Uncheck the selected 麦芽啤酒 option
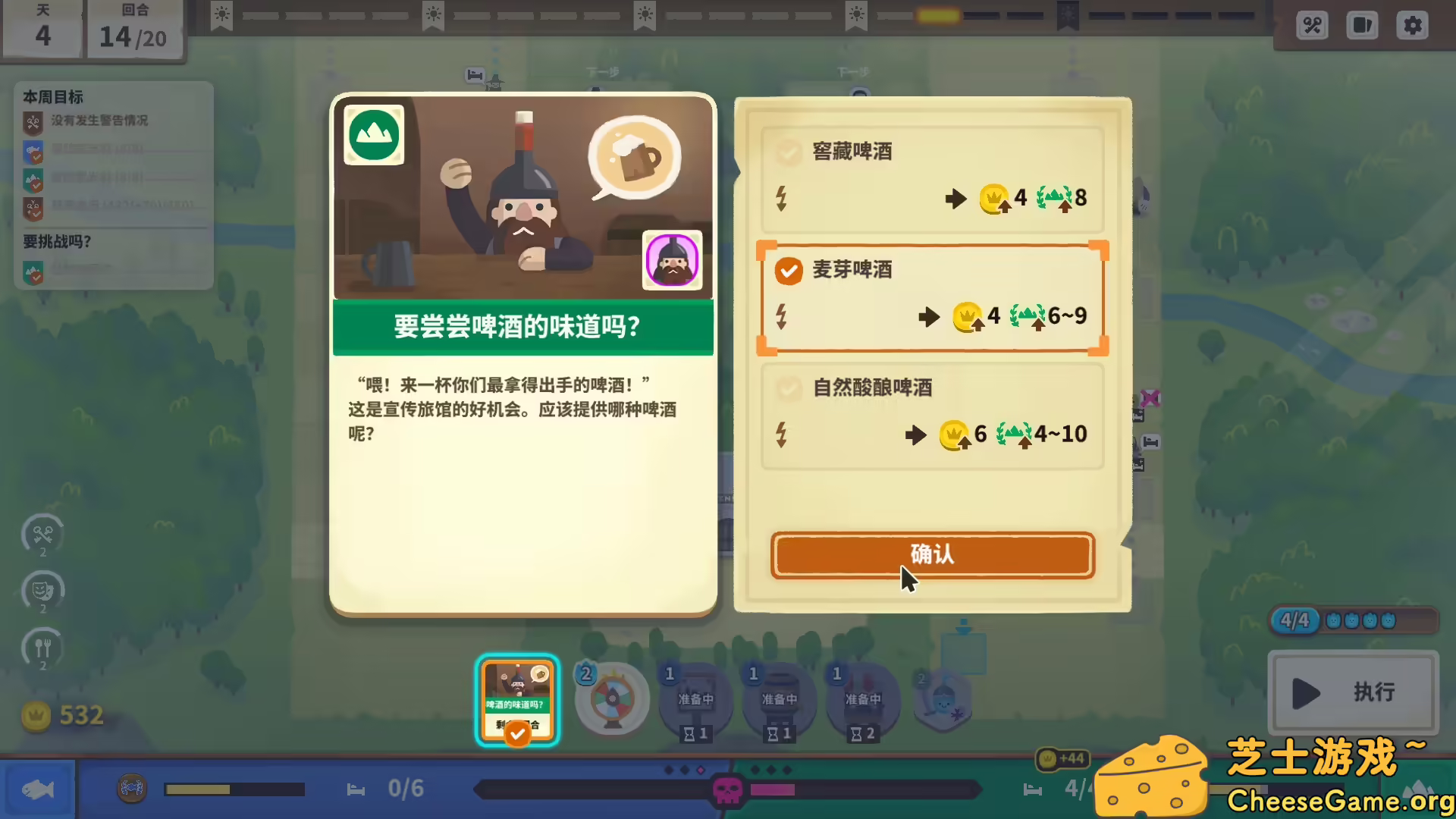Screen dimensions: 1456x819 (x=789, y=271)
